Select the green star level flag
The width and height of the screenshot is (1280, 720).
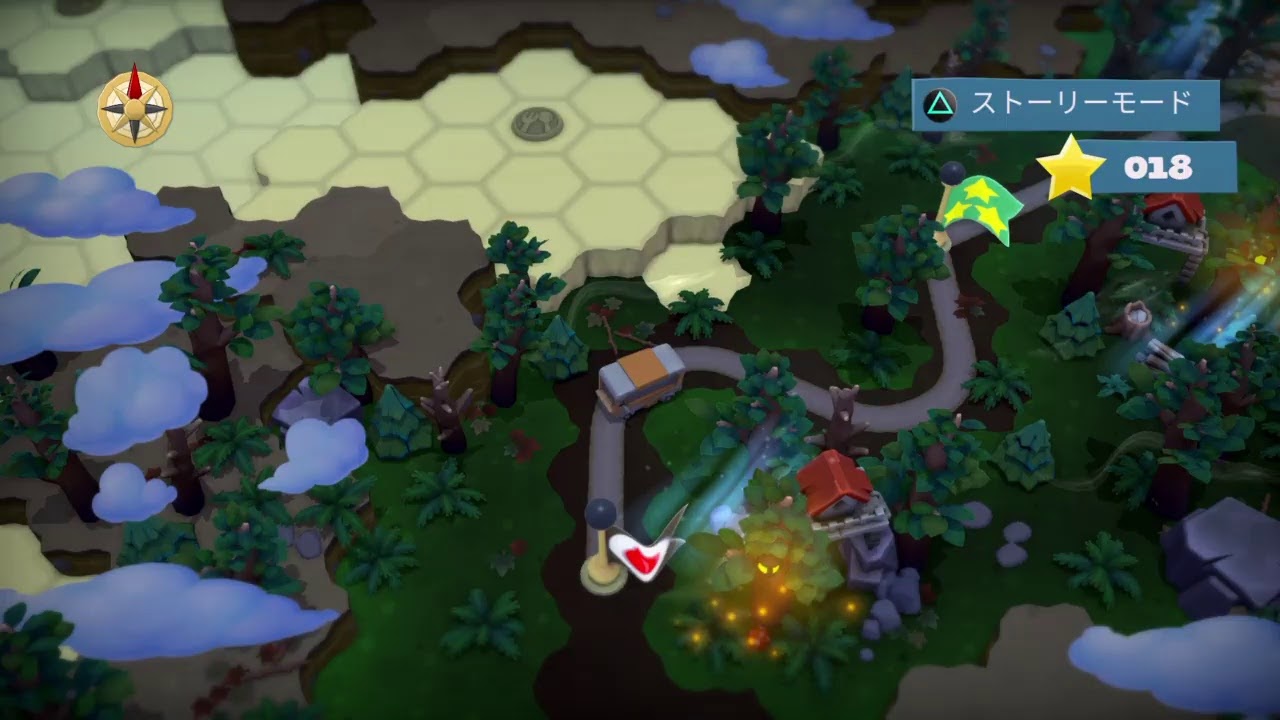pos(980,208)
